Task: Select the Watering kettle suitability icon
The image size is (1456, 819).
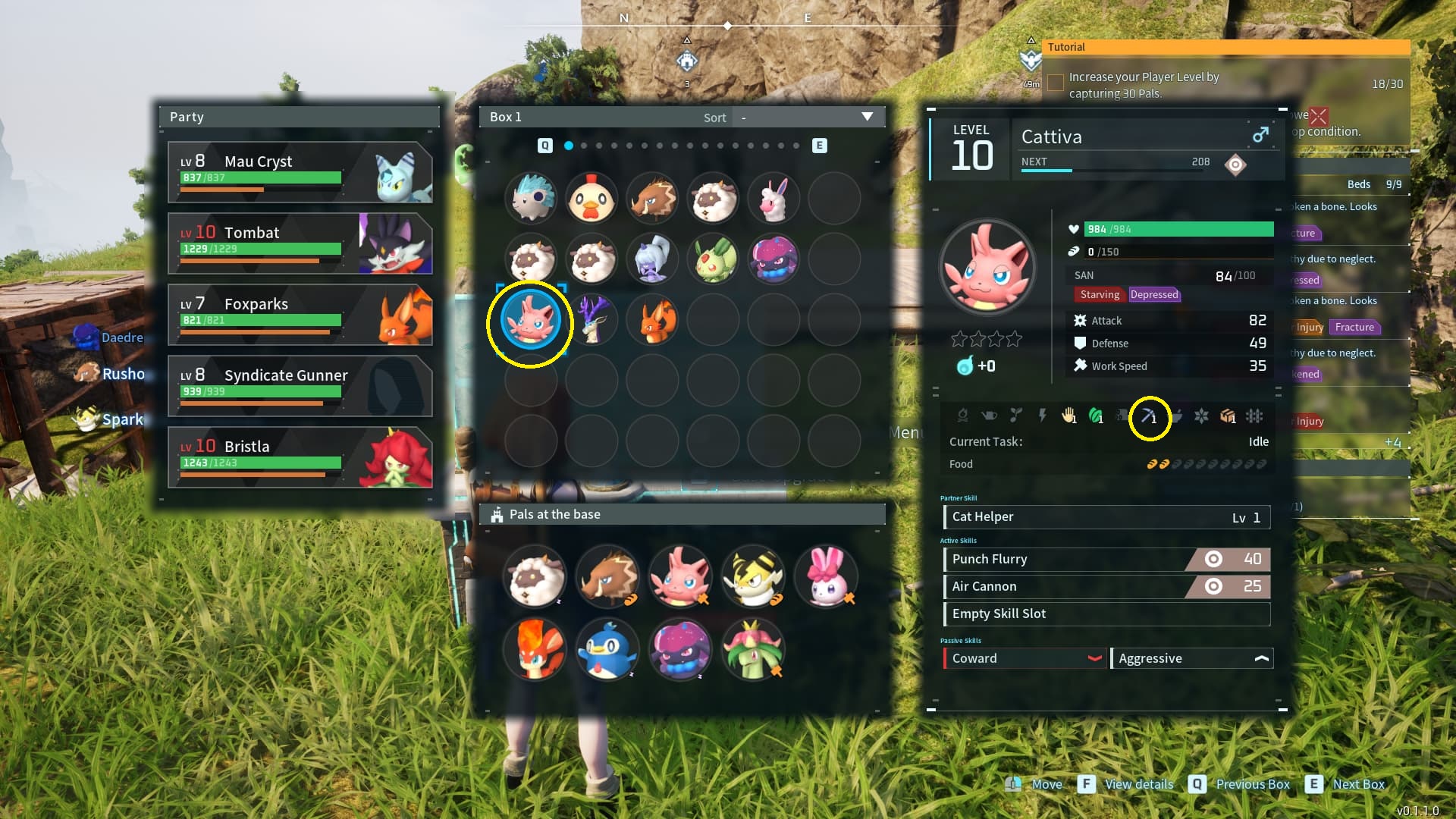Action: [x=990, y=416]
